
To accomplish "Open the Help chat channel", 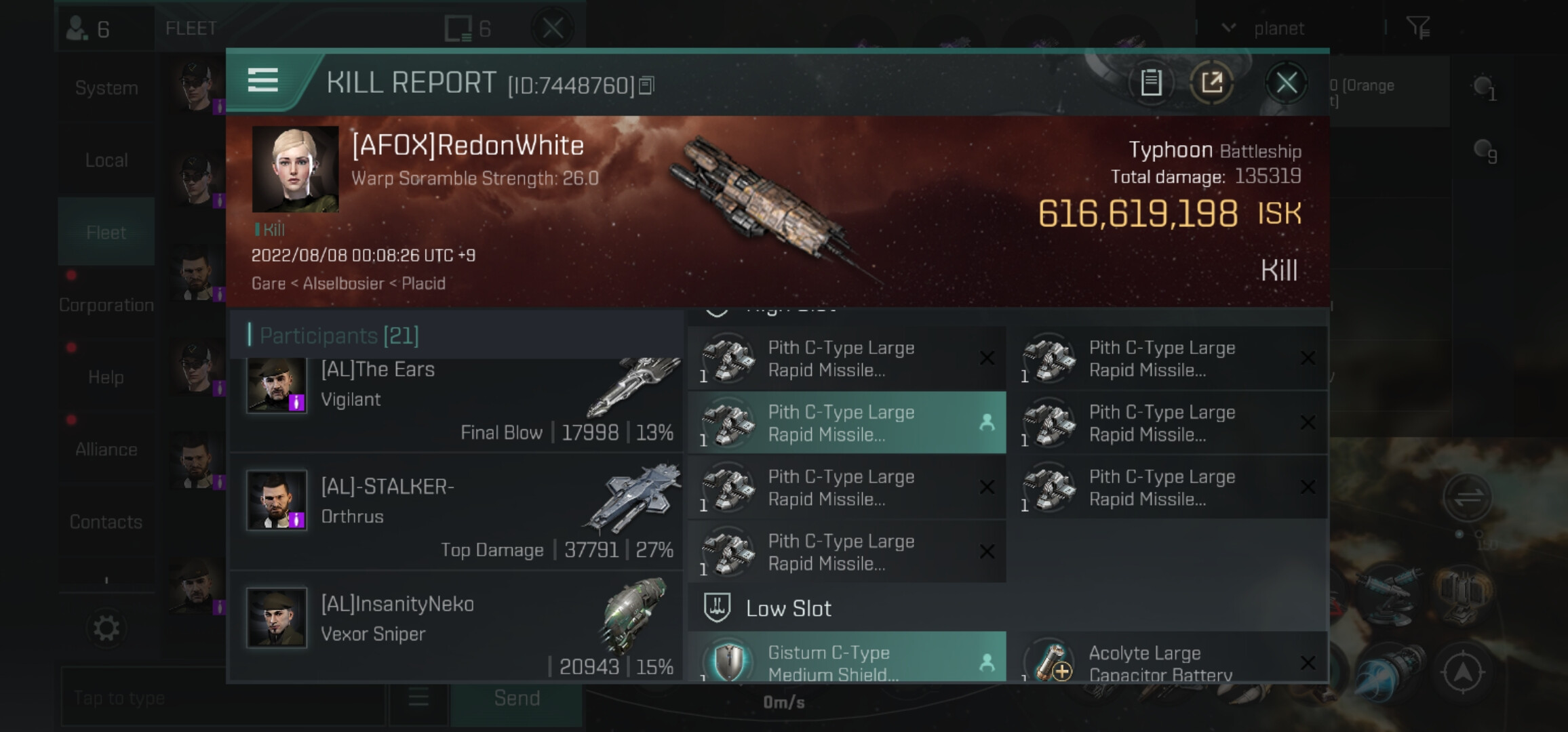I will (106, 378).
